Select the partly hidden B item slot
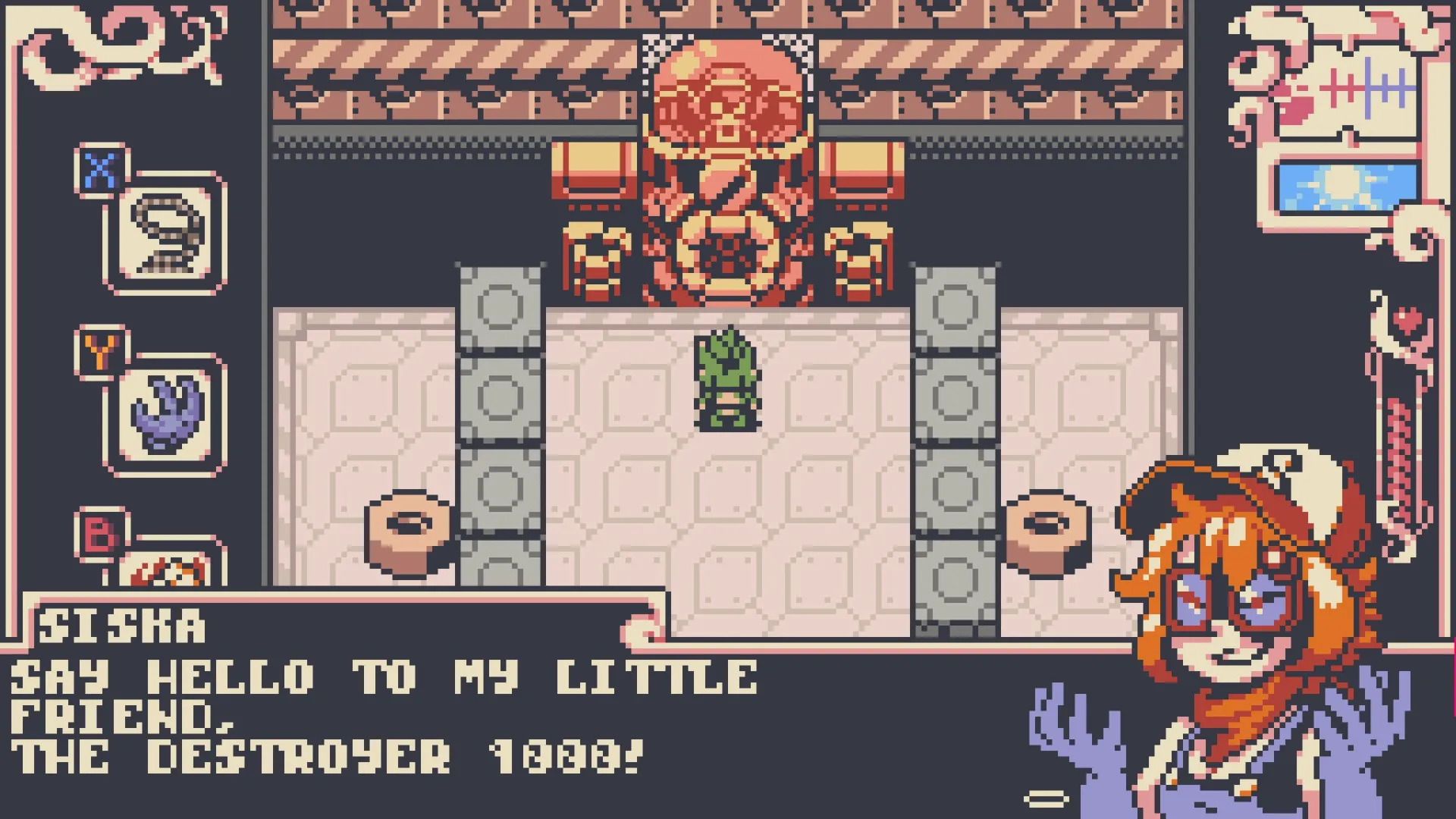The height and width of the screenshot is (819, 1456). coord(165,567)
